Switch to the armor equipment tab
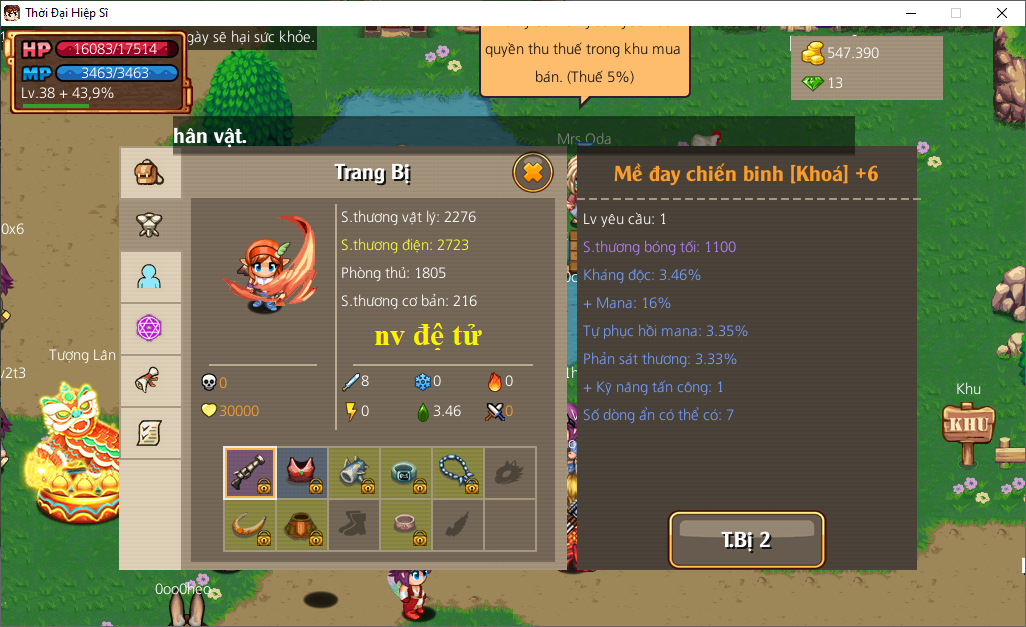The image size is (1026, 627). 150,225
